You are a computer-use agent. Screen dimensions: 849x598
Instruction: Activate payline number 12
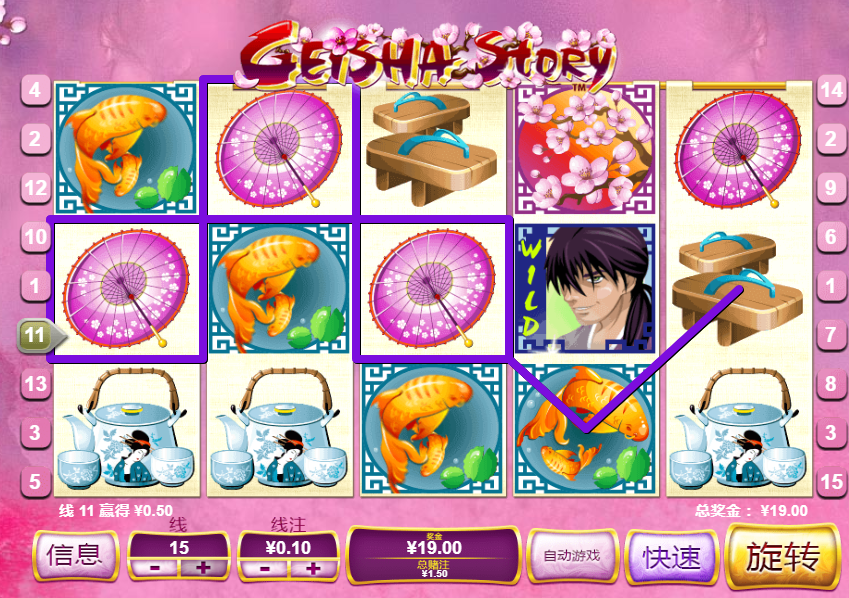pos(34,188)
